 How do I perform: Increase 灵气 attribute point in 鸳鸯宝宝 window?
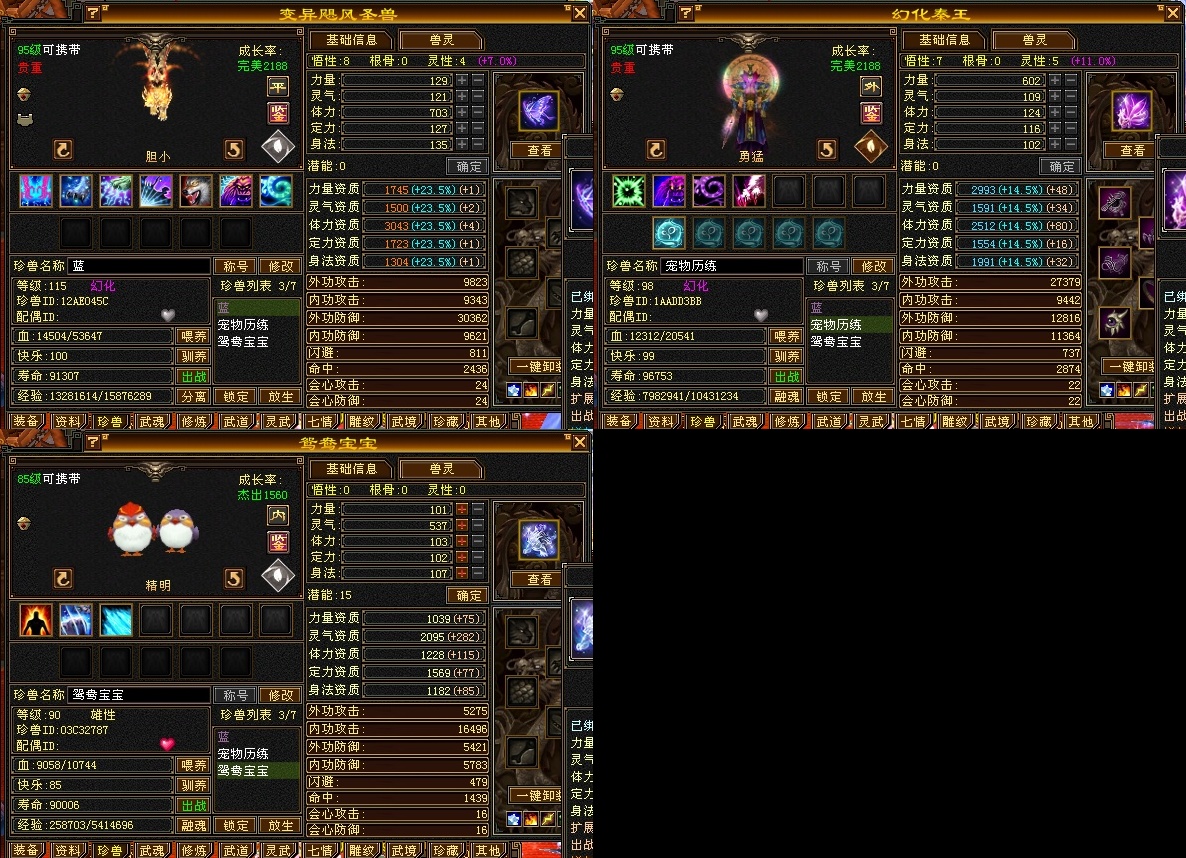[462, 525]
